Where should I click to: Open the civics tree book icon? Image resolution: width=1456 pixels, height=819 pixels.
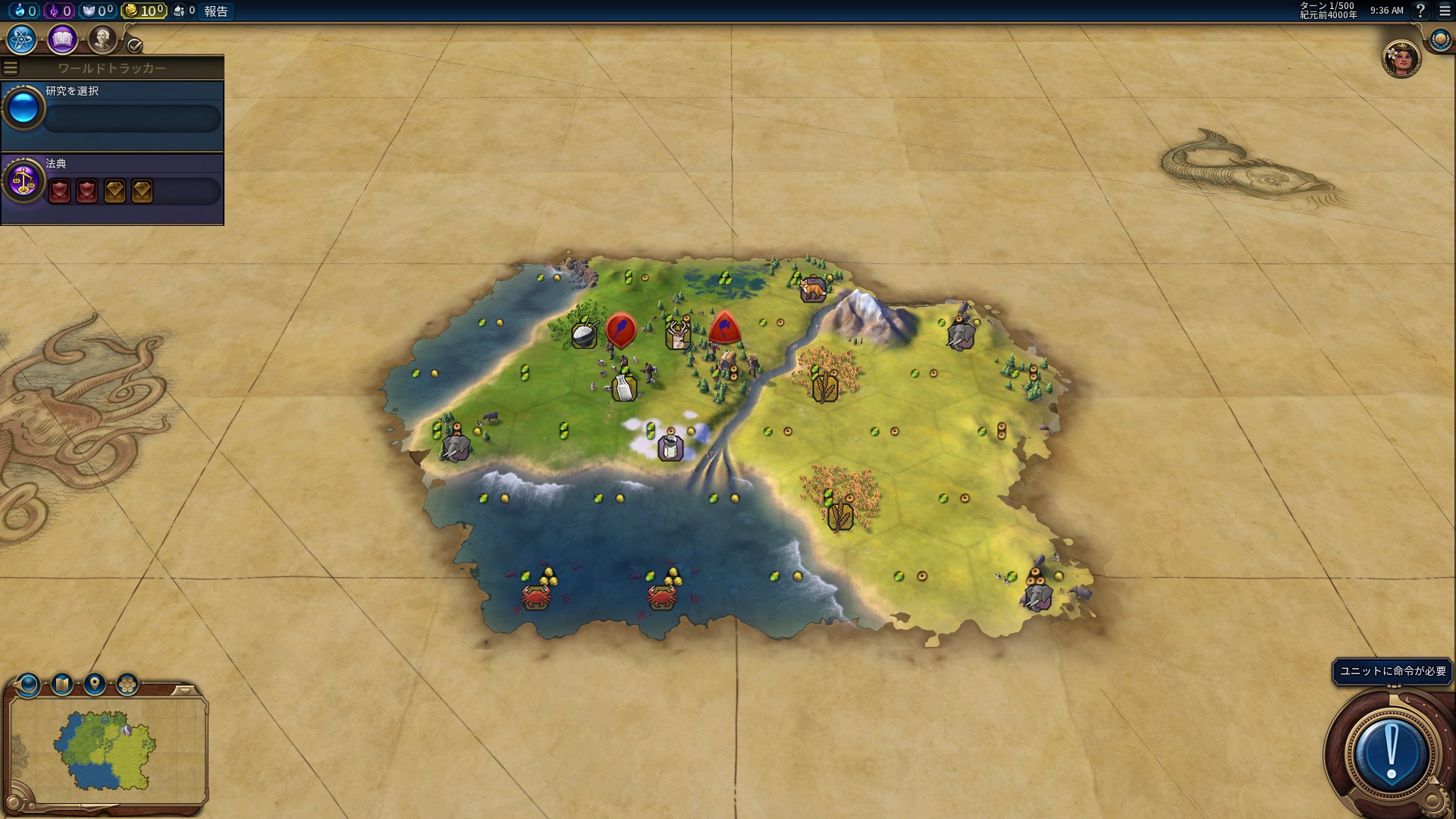tap(62, 39)
